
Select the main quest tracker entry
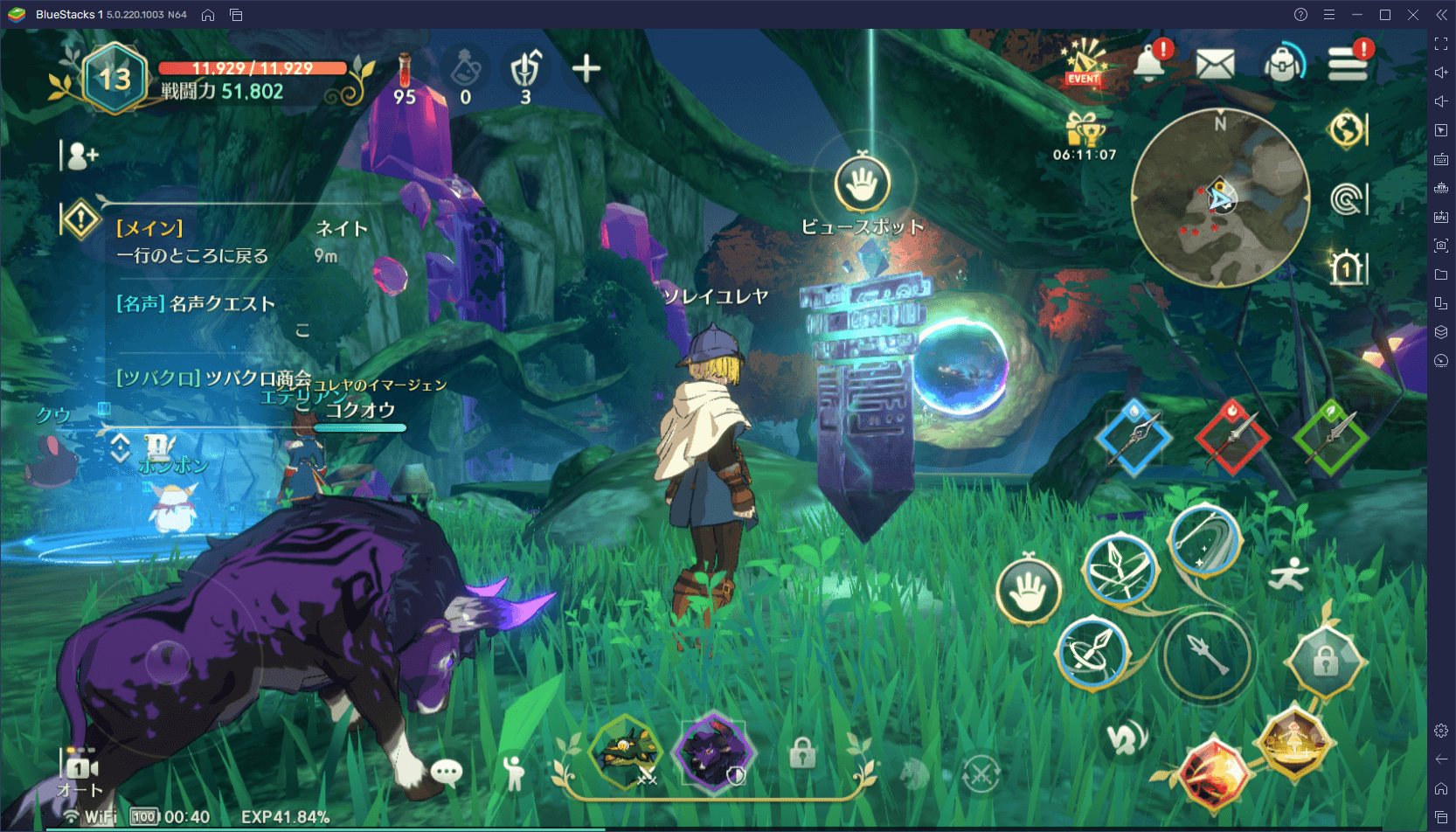(x=194, y=242)
